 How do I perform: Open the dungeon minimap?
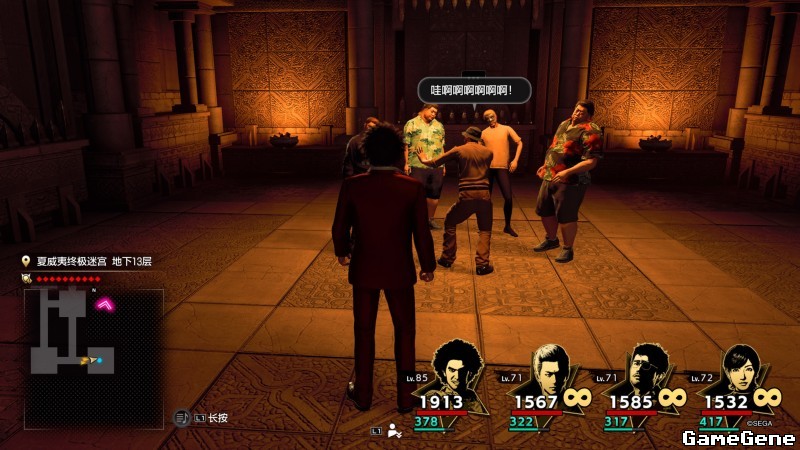coord(93,358)
